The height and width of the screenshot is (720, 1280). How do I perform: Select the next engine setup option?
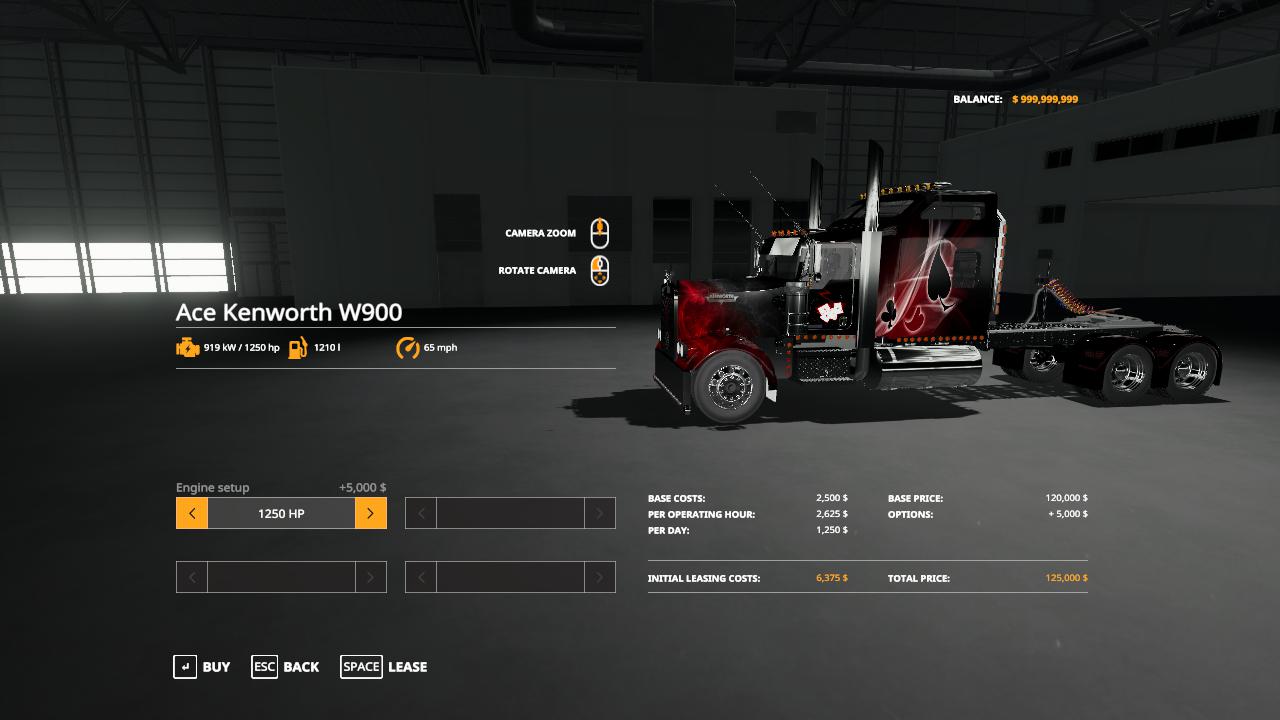tap(370, 514)
